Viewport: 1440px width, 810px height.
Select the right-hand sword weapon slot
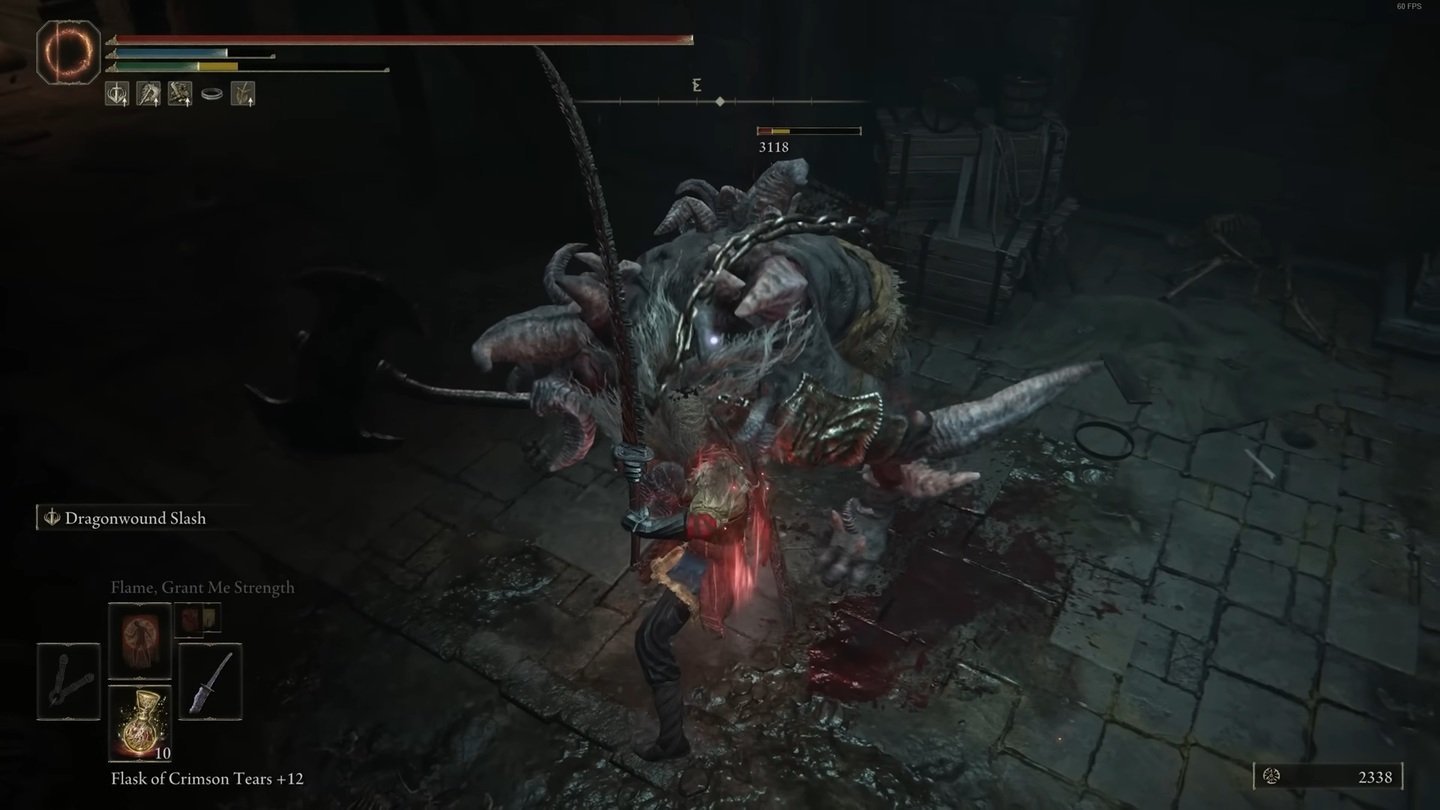[x=210, y=681]
